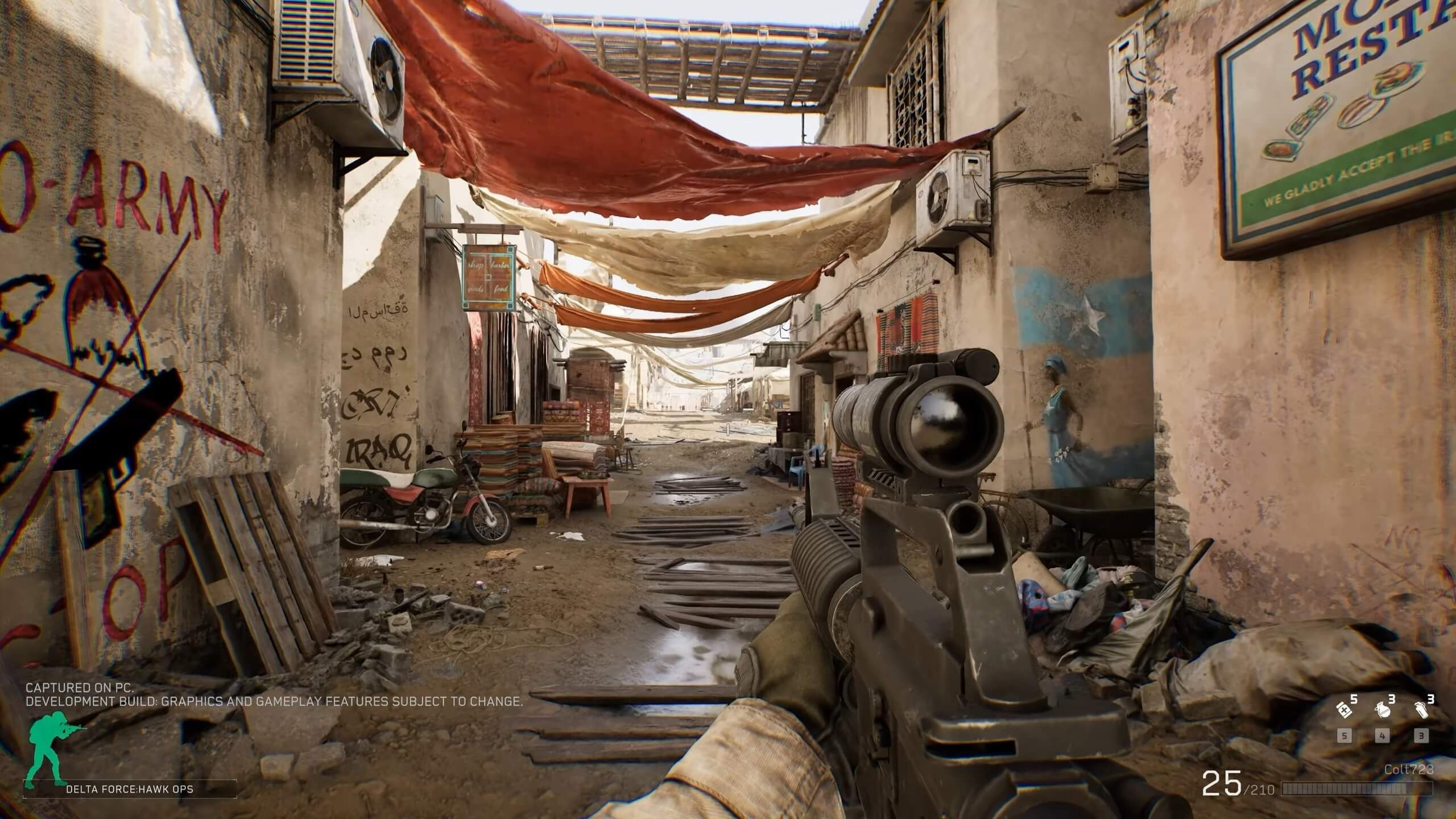Select the medkit equipment icon
The height and width of the screenshot is (819, 1456).
[x=1344, y=710]
